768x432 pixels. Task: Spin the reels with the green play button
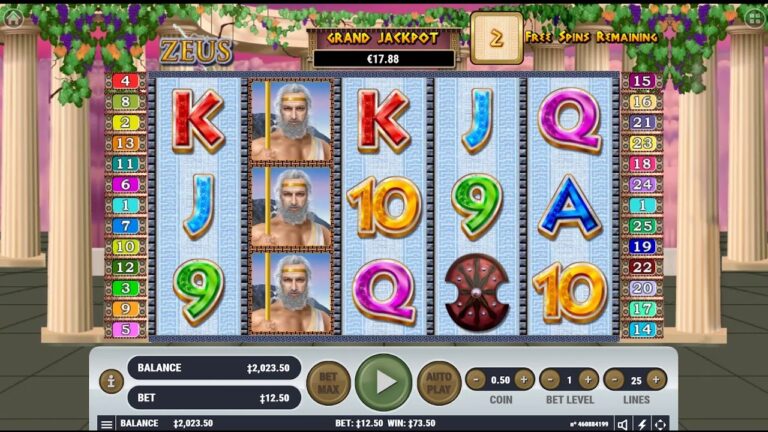pyautogui.click(x=383, y=382)
